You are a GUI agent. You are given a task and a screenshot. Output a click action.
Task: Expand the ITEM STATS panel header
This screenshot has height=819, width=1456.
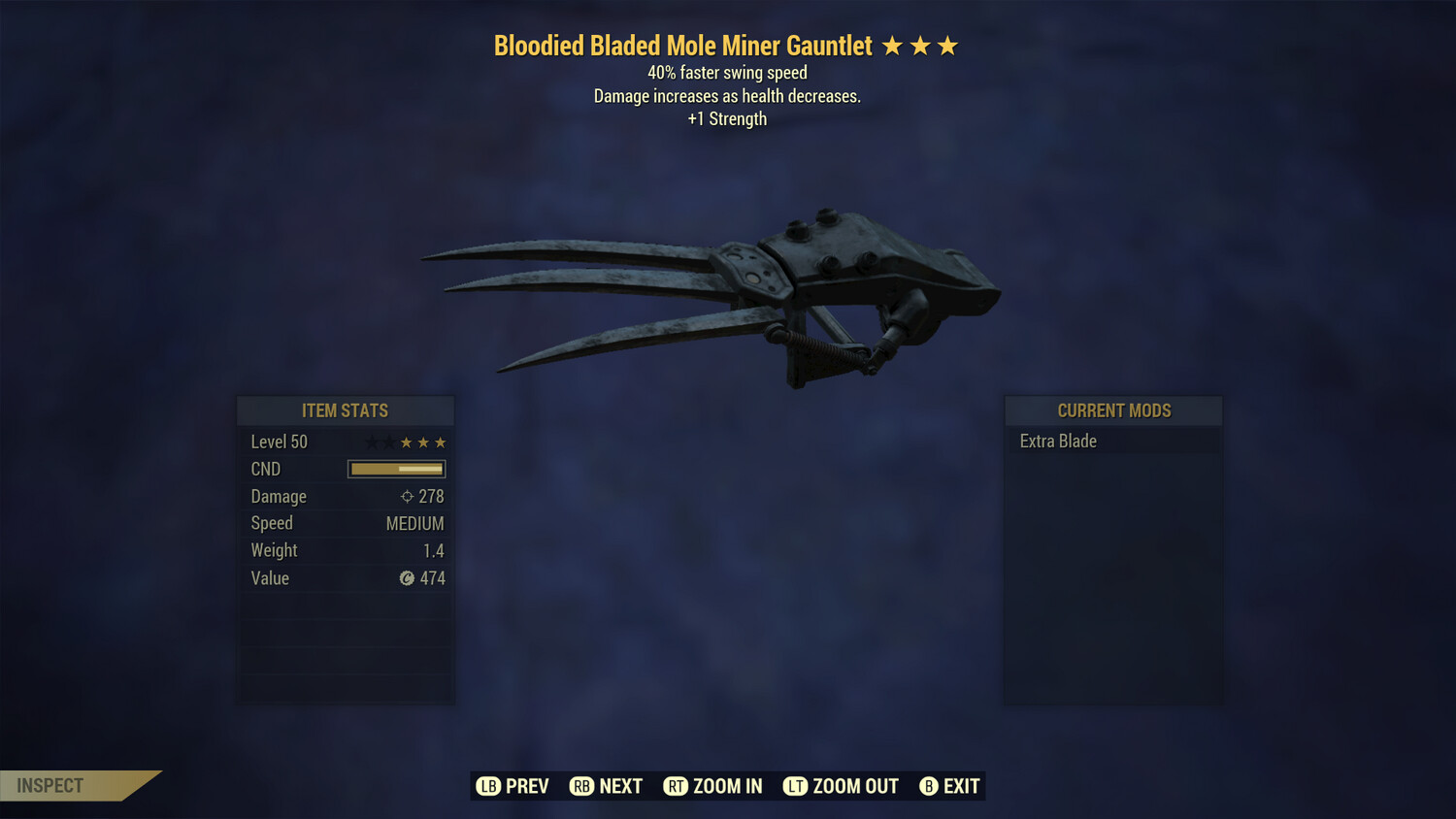345,410
